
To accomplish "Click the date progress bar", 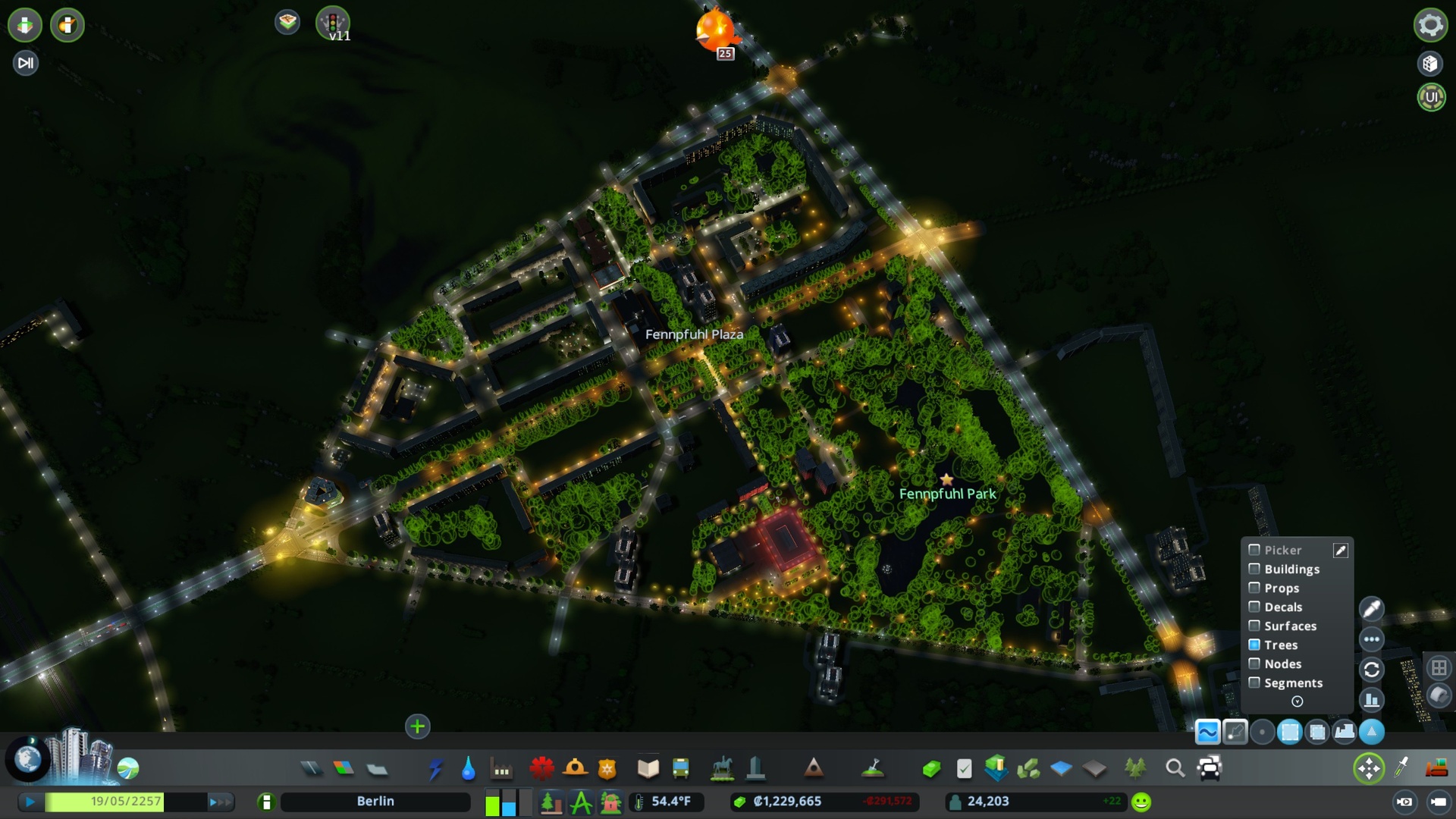I will pyautogui.click(x=125, y=801).
